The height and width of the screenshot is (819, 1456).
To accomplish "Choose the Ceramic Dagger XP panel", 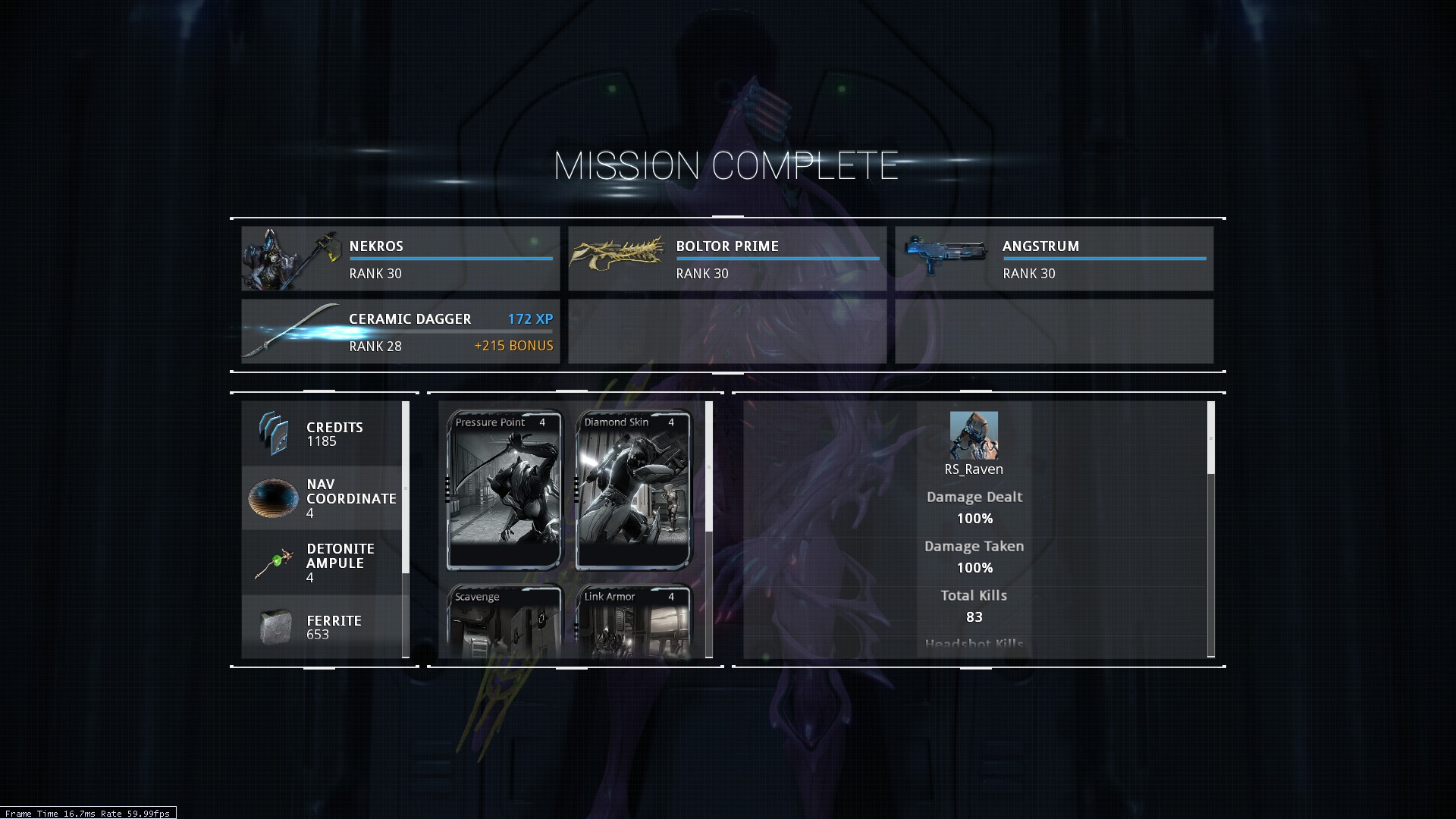I will pyautogui.click(x=400, y=331).
